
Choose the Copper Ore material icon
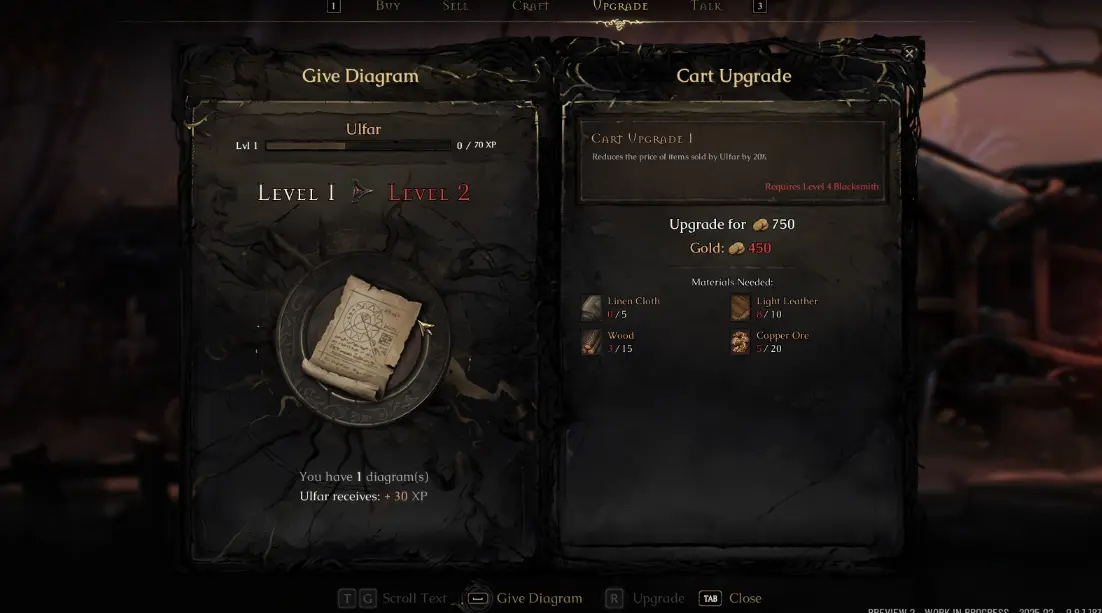(740, 342)
